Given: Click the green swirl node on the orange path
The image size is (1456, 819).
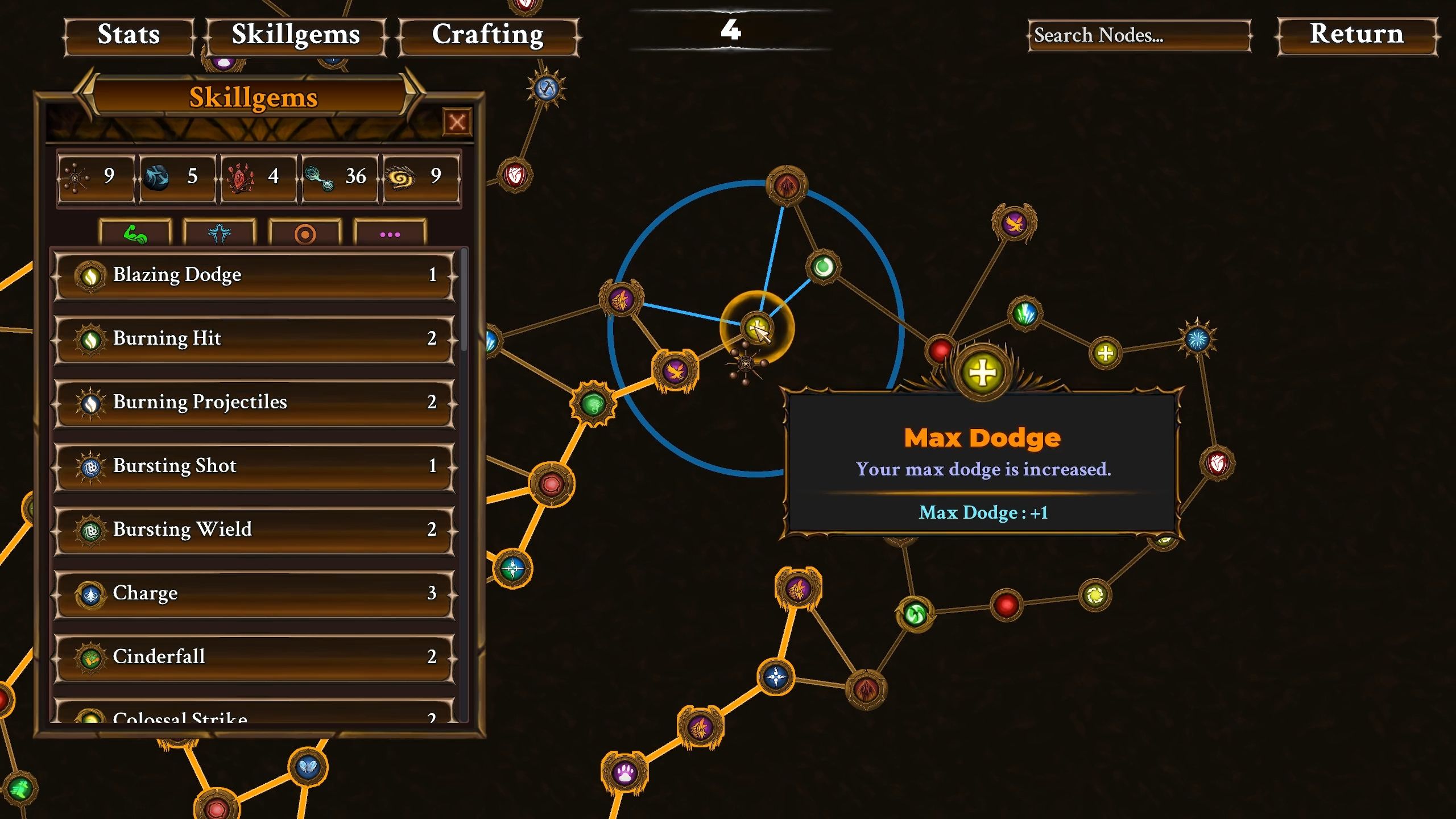Looking at the screenshot, I should (593, 404).
